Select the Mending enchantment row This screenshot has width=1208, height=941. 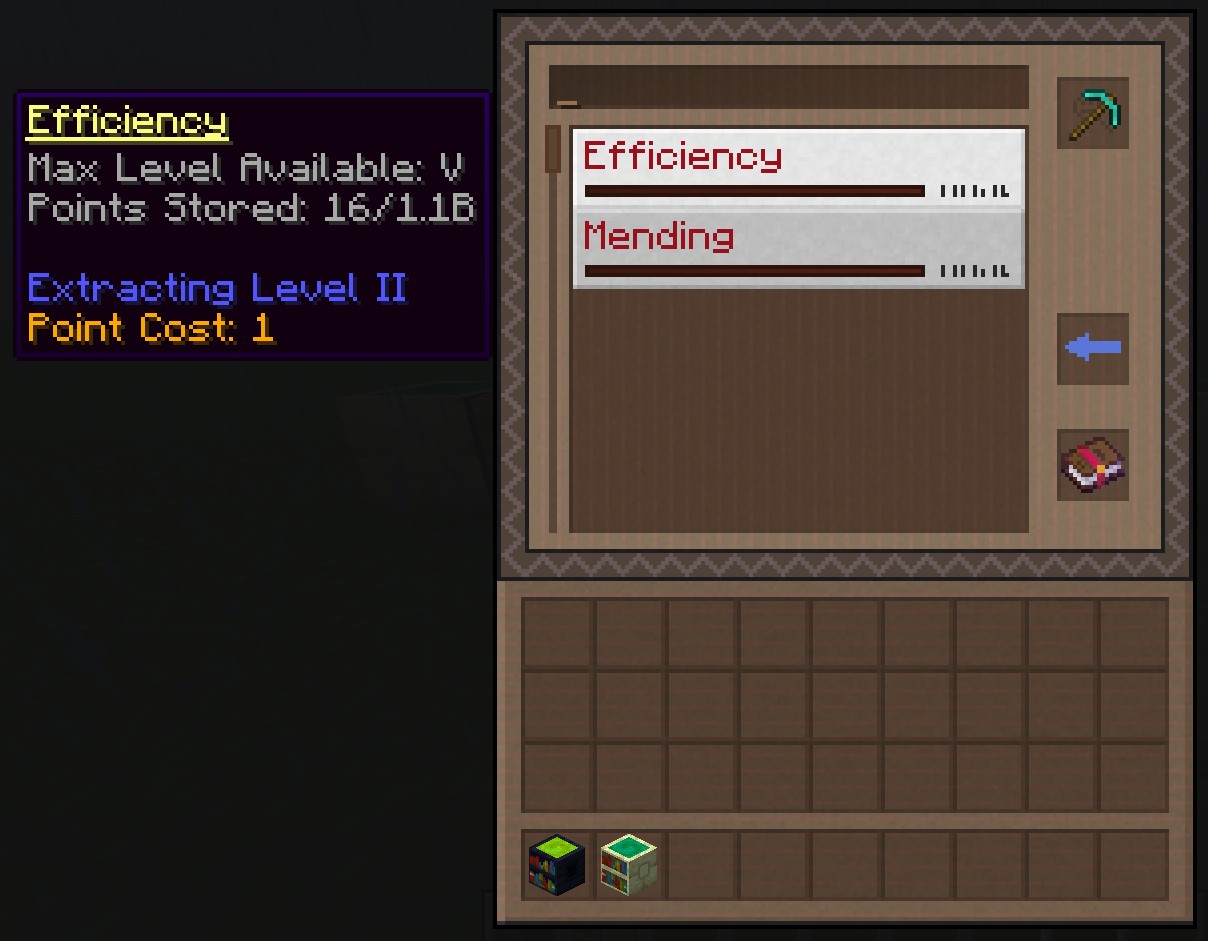pos(798,249)
